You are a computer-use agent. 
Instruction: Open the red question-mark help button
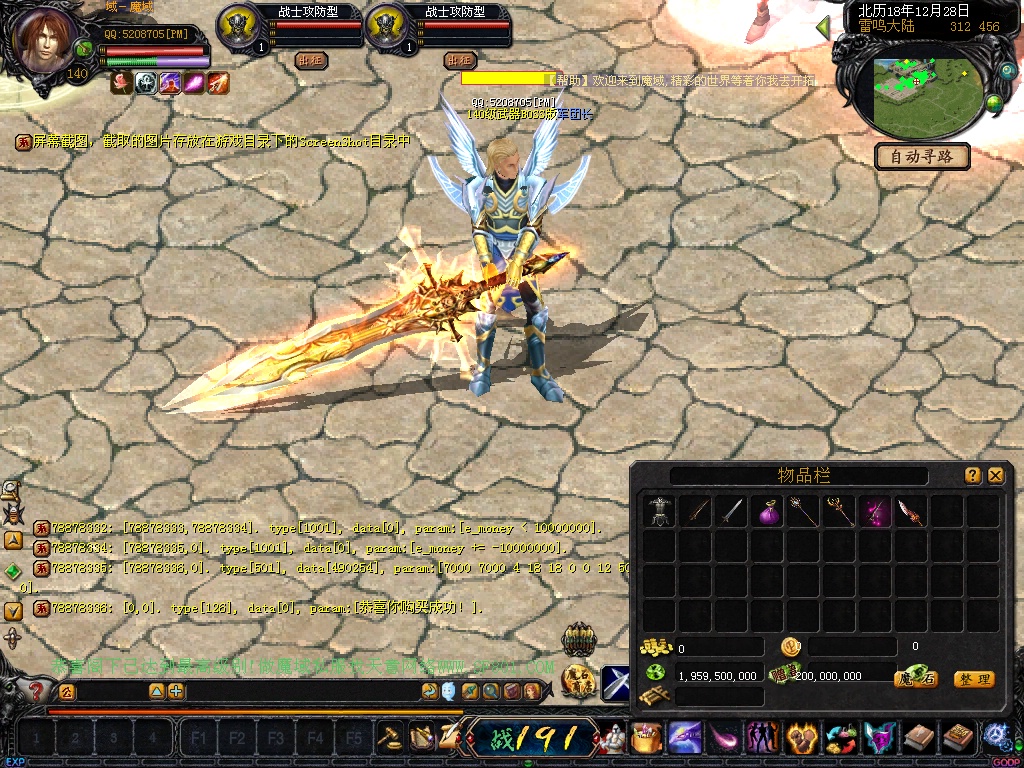[x=36, y=690]
